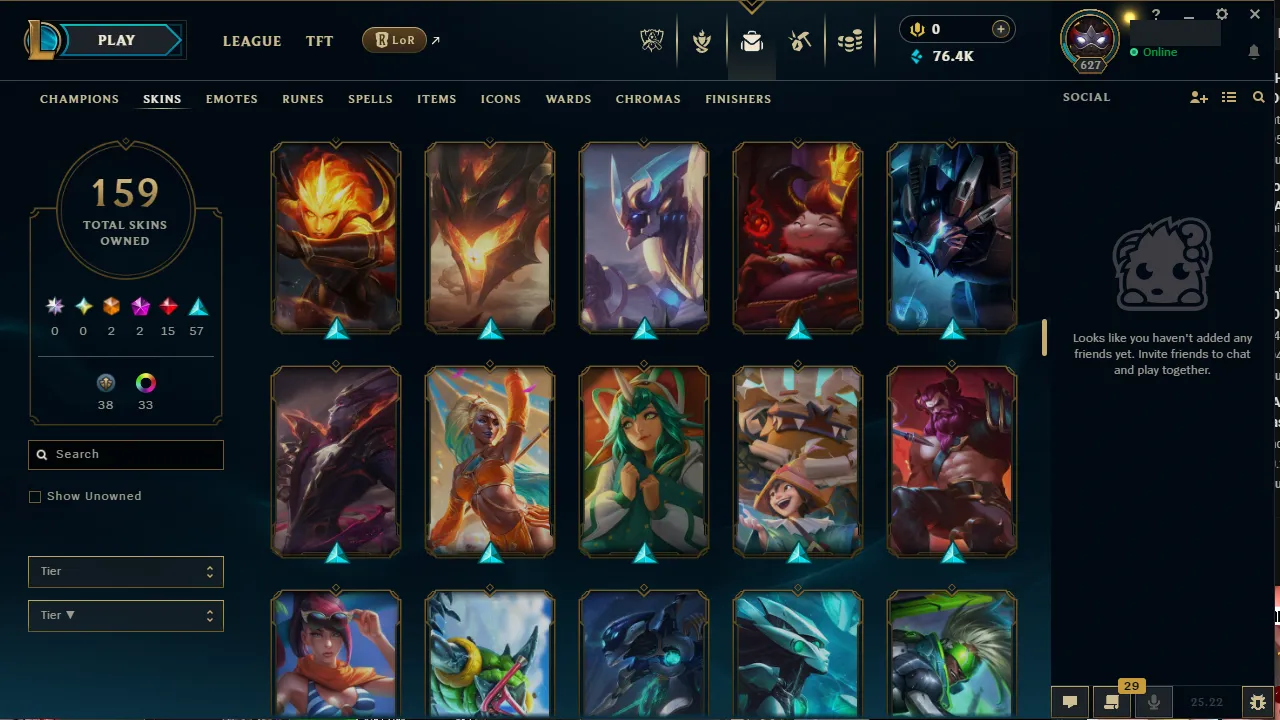Screen dimensions: 1280x720
Task: Enable the Show Unowned checkbox
Action: (35, 496)
